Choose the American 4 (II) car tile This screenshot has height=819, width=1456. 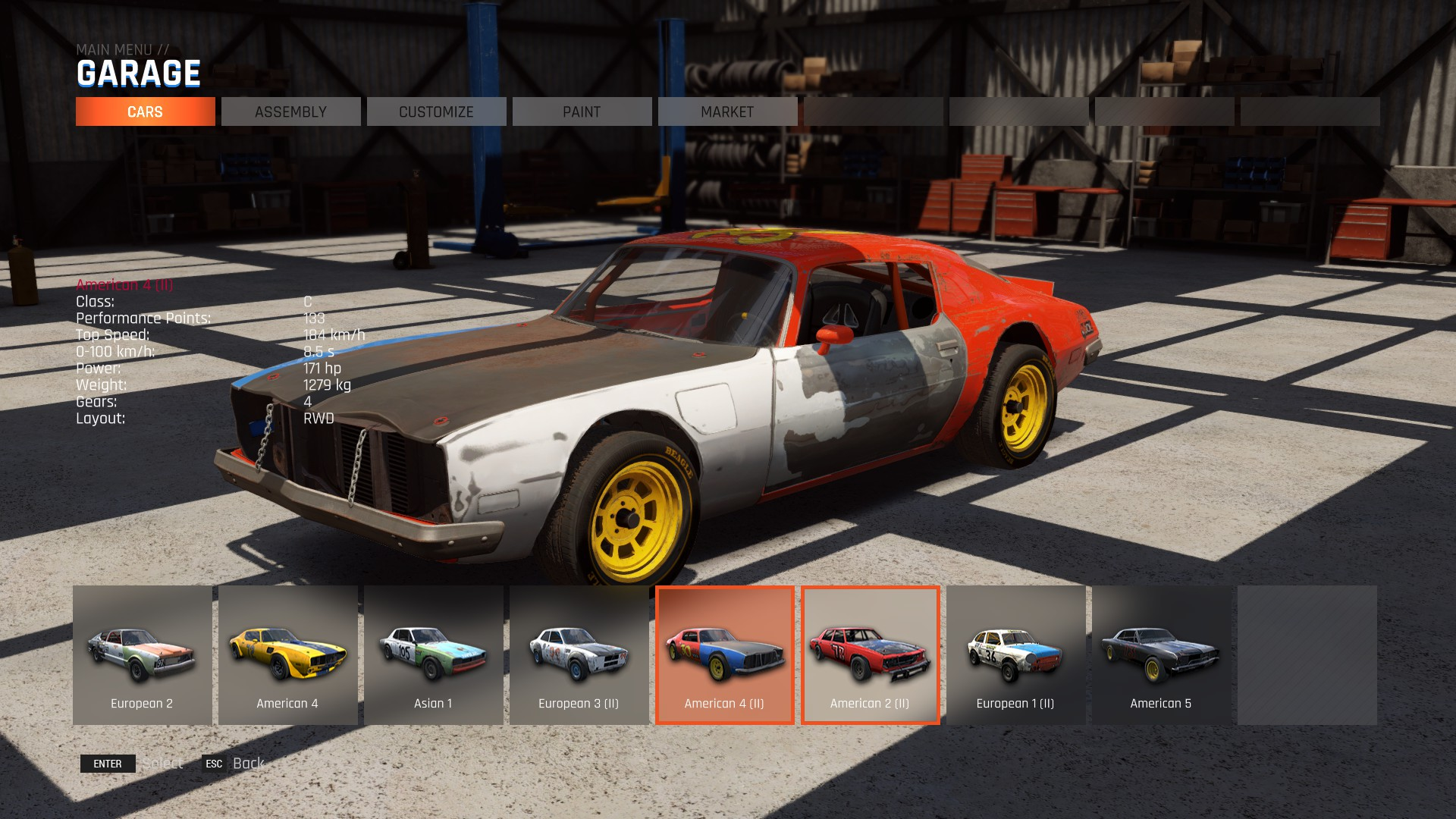pos(724,654)
